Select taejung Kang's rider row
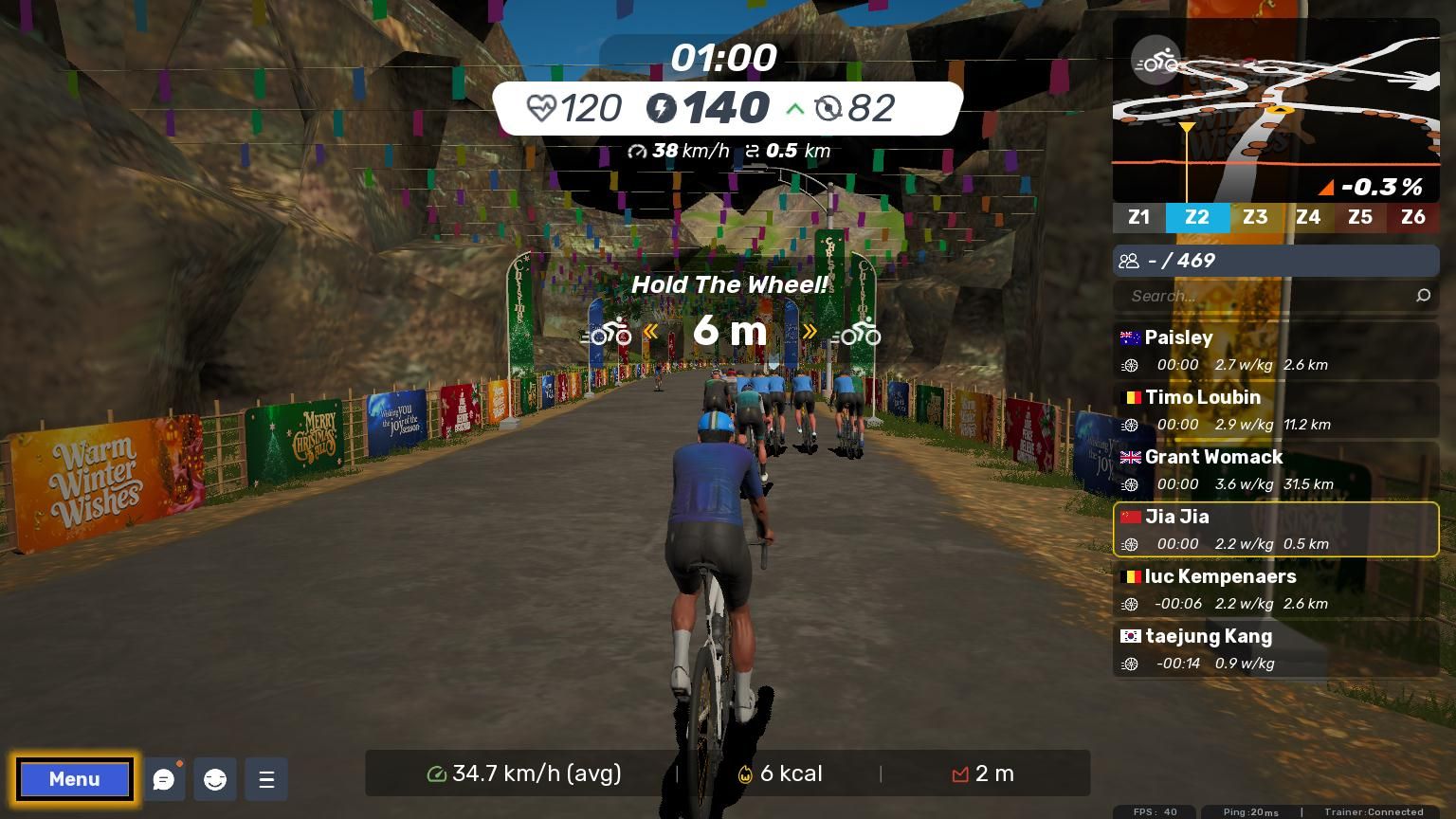Screen dimensions: 1456x819 [1276, 648]
